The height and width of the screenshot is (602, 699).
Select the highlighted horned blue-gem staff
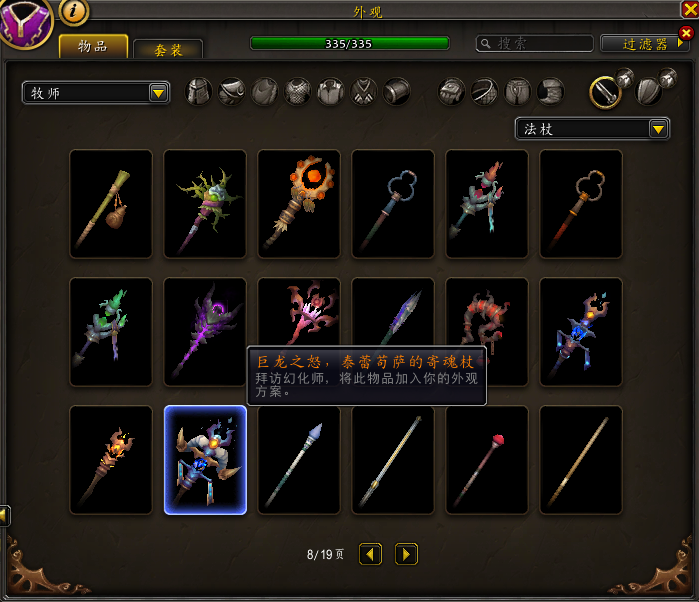205,460
